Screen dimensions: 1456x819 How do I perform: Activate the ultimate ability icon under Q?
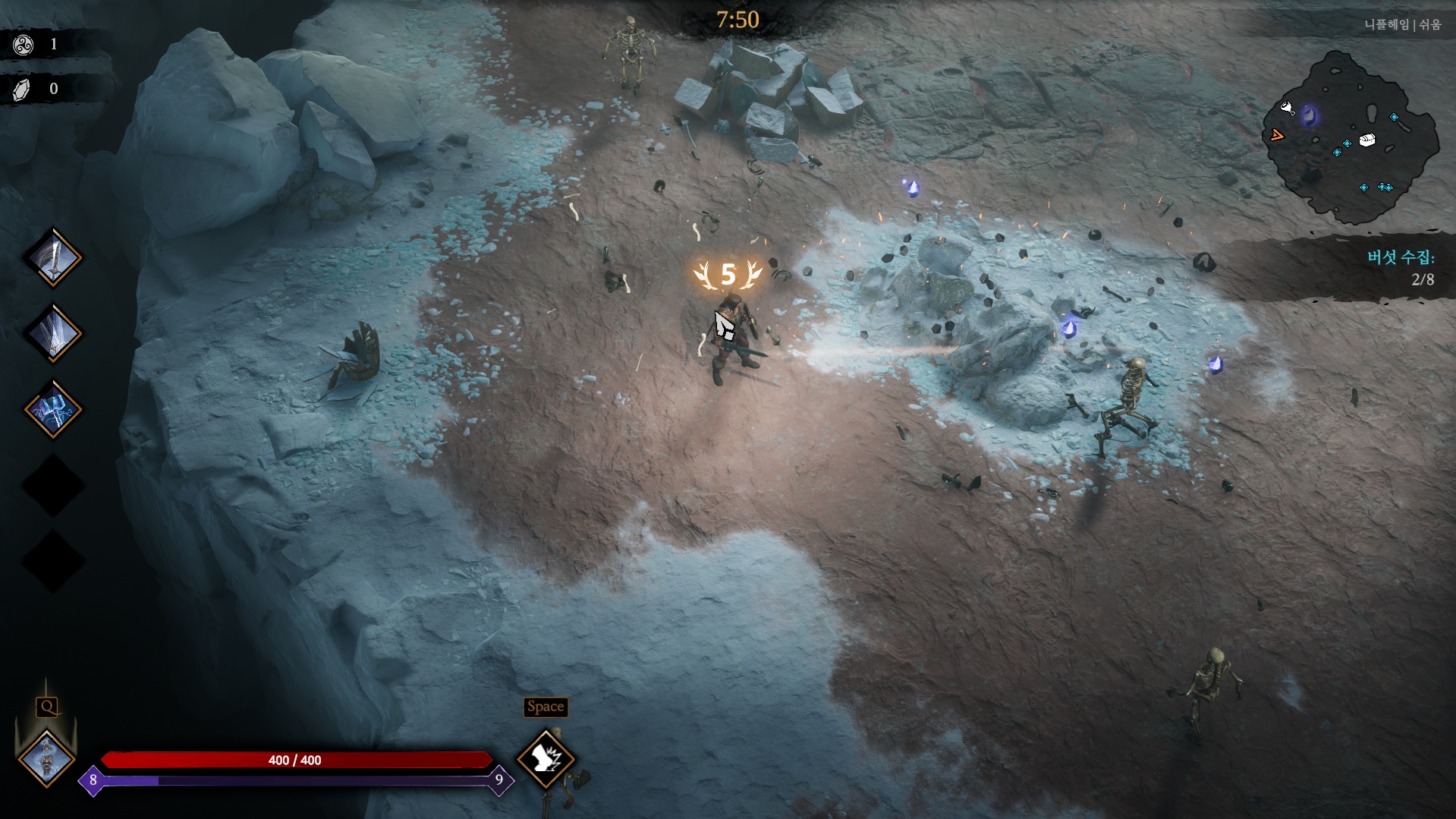47,758
